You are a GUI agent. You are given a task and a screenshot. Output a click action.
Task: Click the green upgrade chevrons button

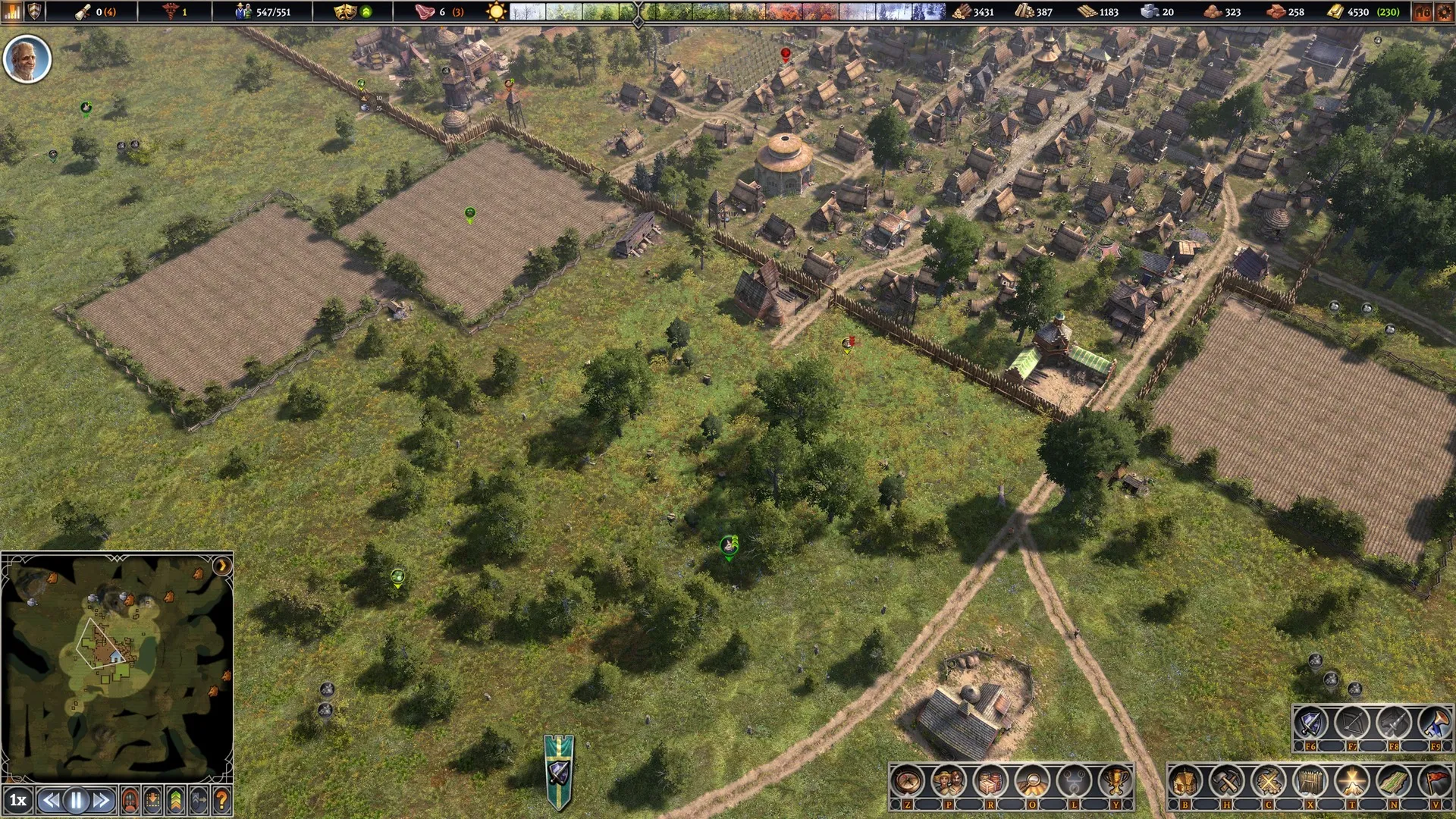pos(176,800)
